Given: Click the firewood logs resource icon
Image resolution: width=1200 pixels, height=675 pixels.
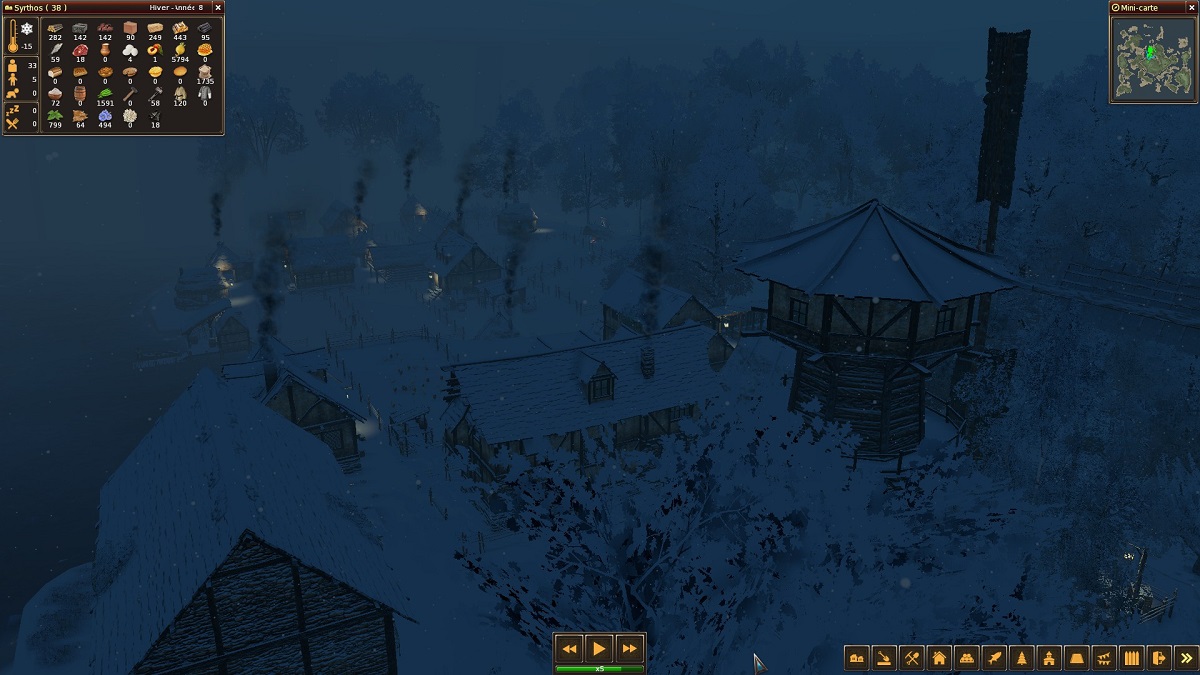Looking at the screenshot, I should coord(55,28).
